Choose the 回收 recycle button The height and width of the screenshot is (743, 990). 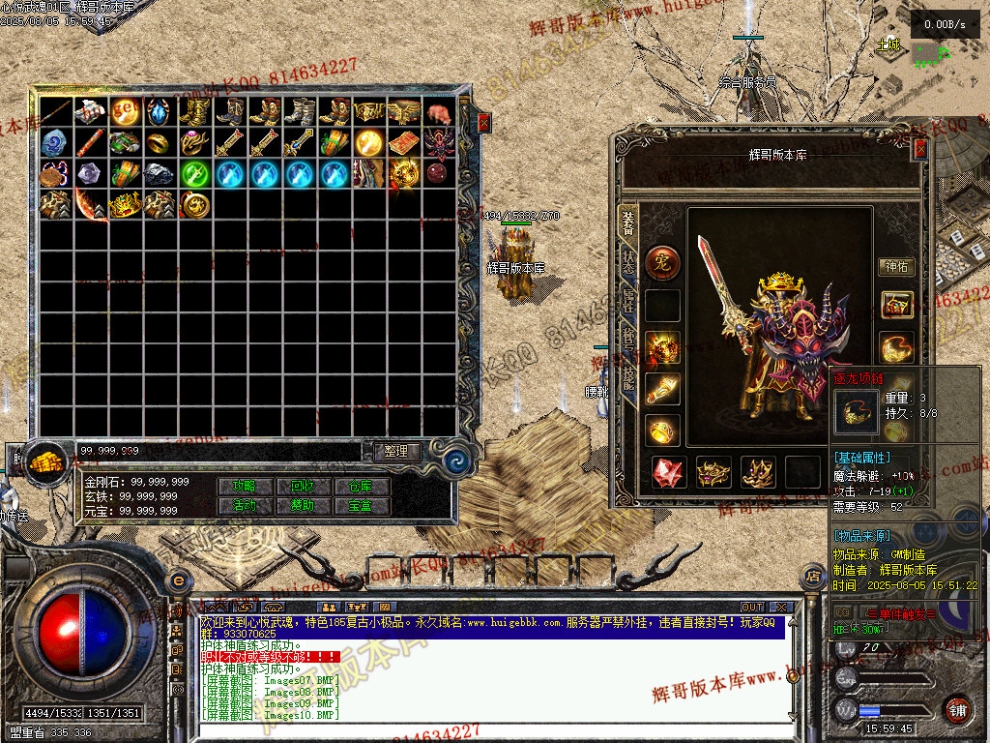(303, 486)
